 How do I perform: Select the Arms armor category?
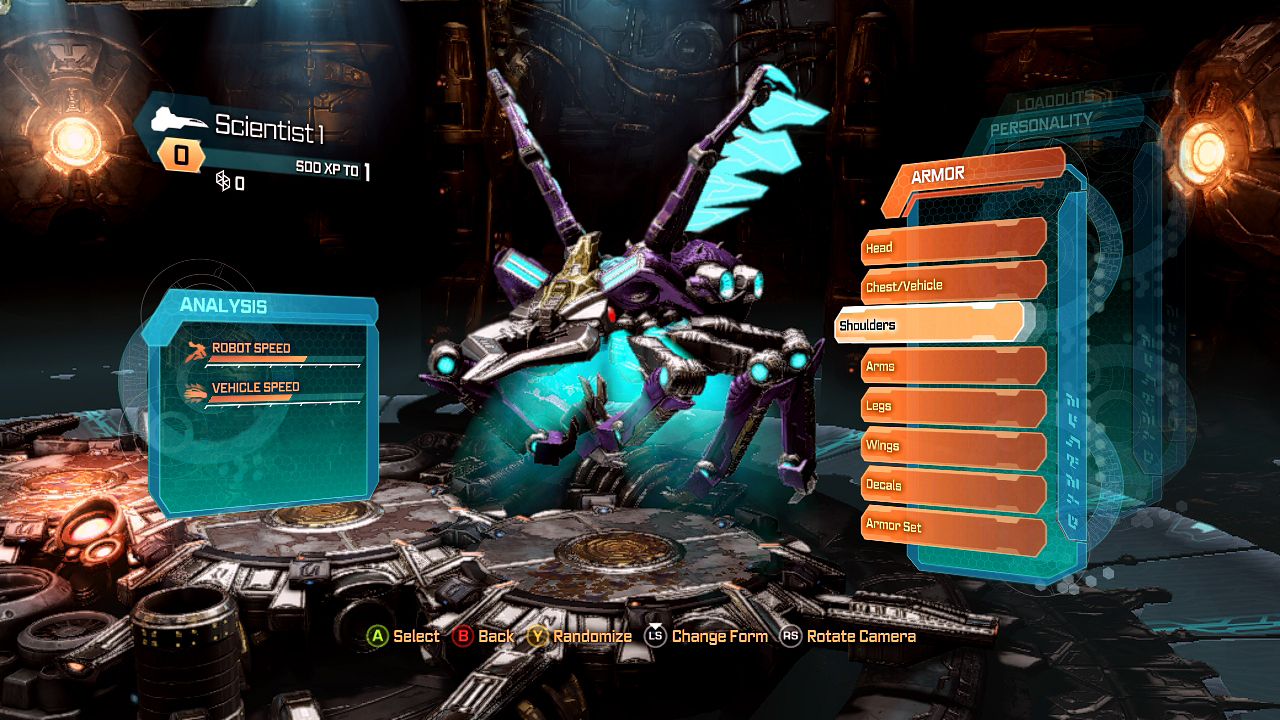coord(950,365)
